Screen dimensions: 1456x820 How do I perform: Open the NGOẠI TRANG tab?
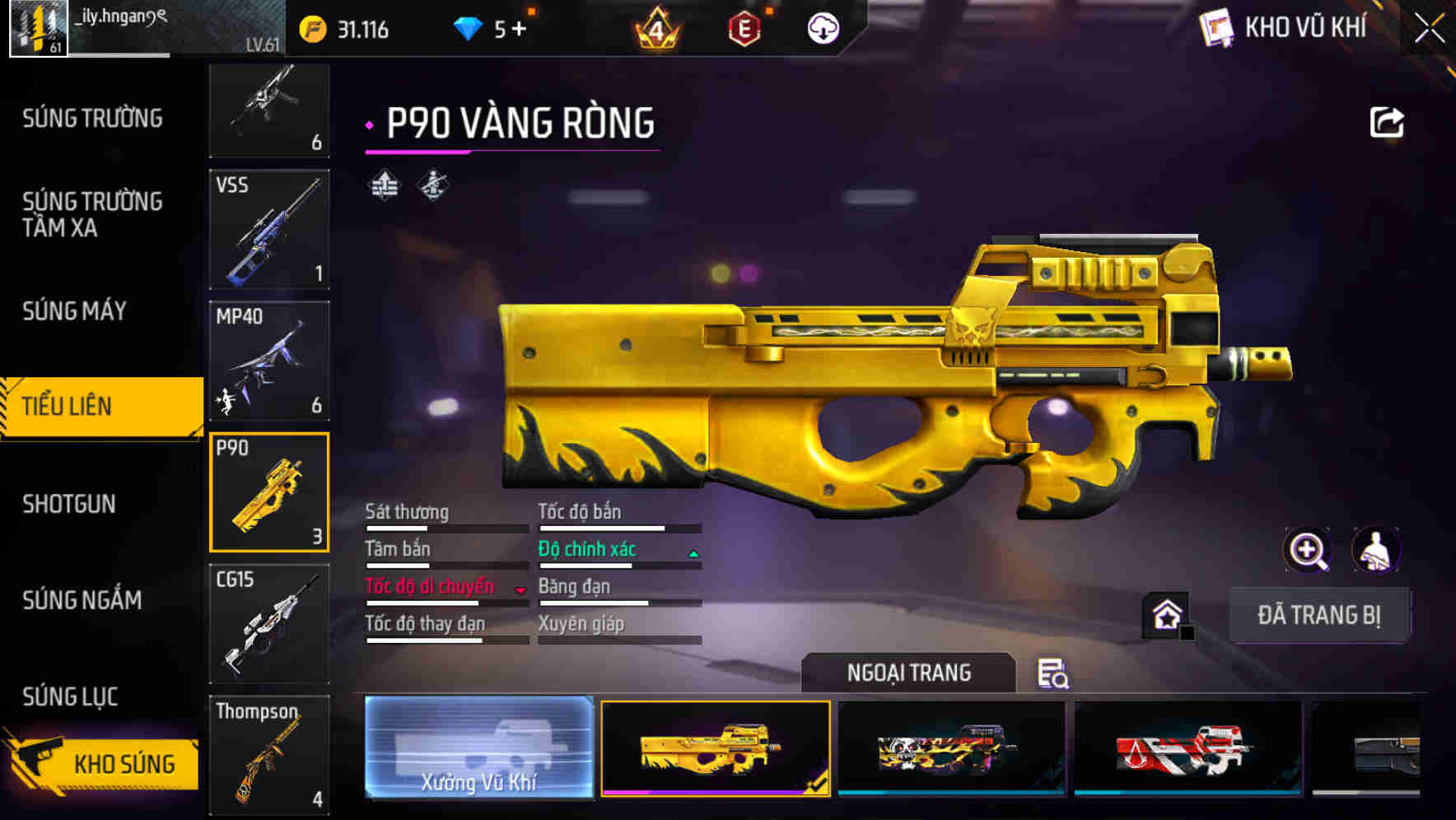908,672
